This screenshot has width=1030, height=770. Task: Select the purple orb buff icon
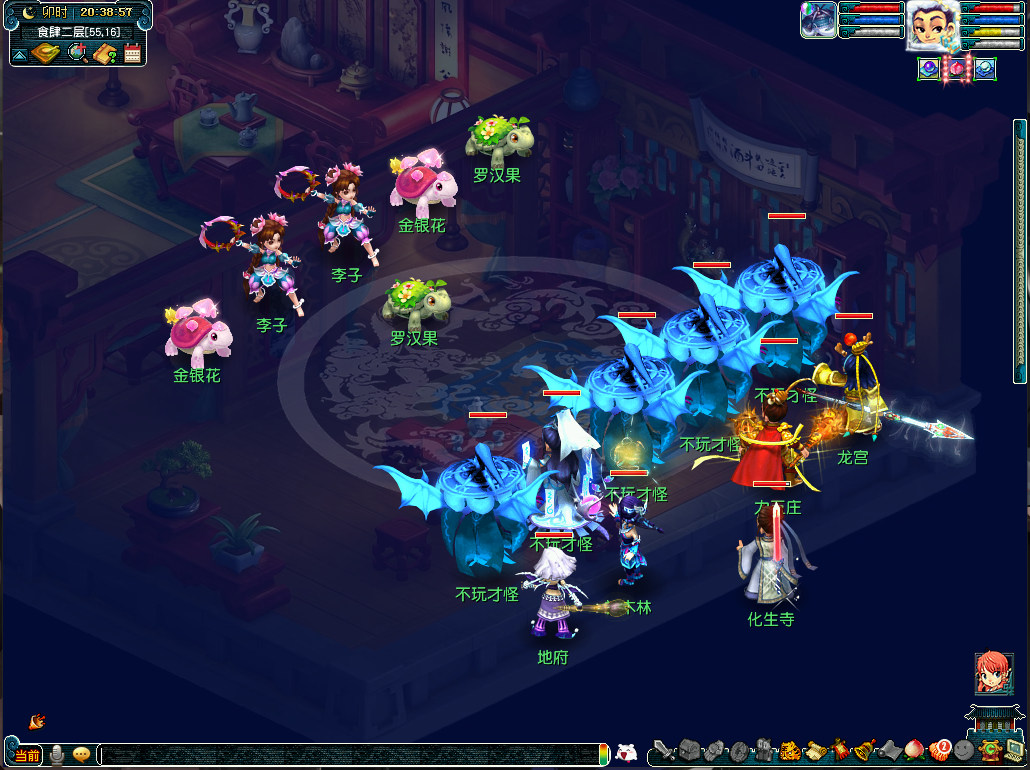click(929, 69)
